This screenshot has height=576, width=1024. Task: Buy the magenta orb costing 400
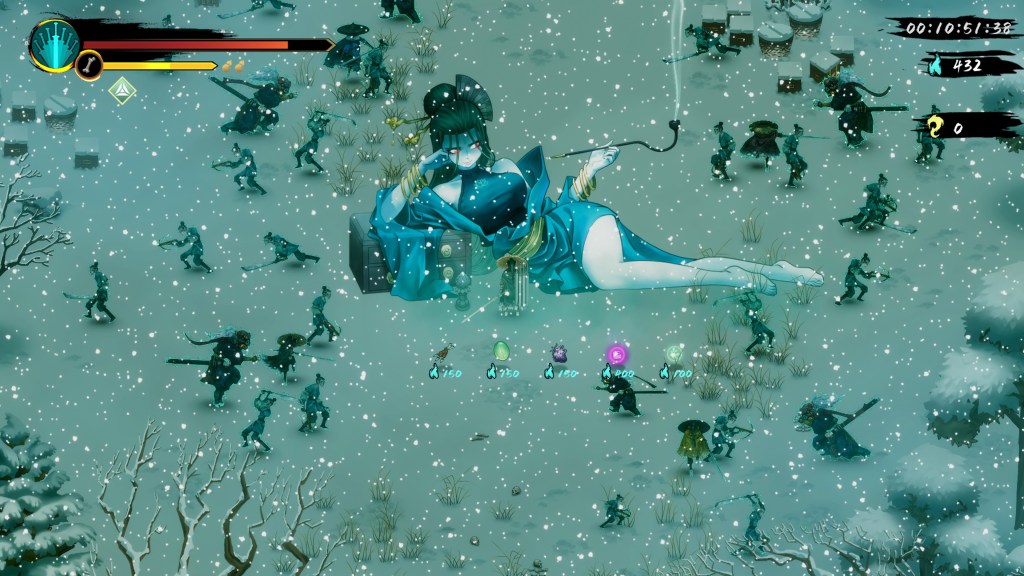point(617,353)
